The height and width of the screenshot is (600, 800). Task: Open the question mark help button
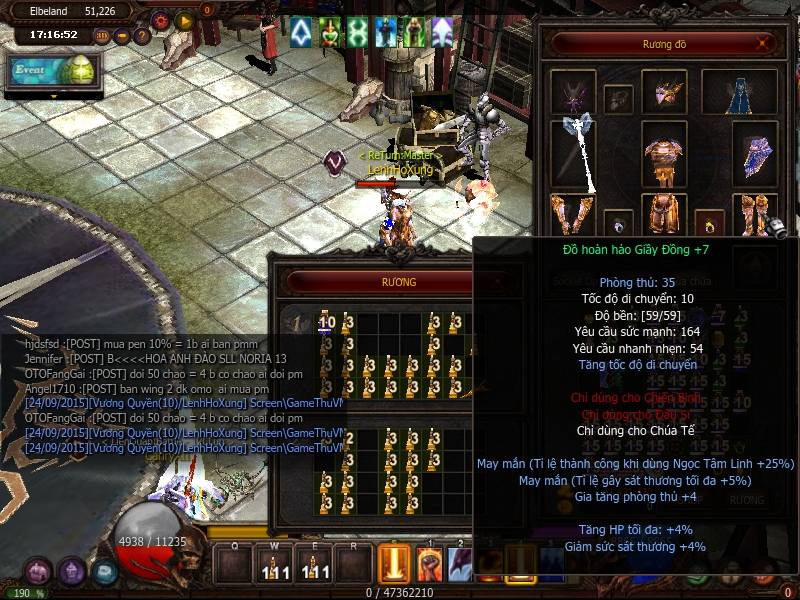141,37
